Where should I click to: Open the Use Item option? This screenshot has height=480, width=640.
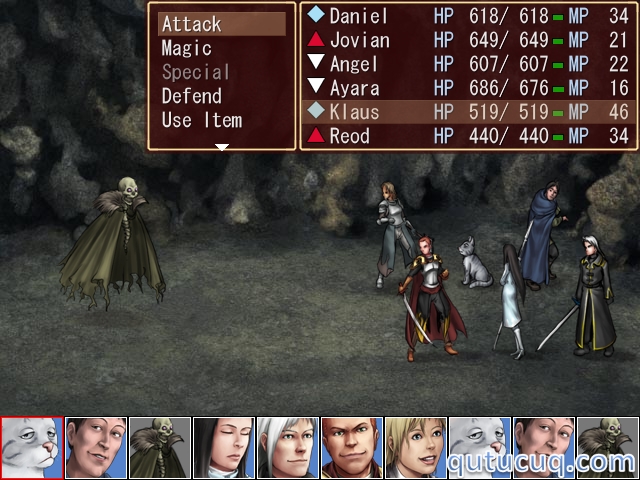202,120
